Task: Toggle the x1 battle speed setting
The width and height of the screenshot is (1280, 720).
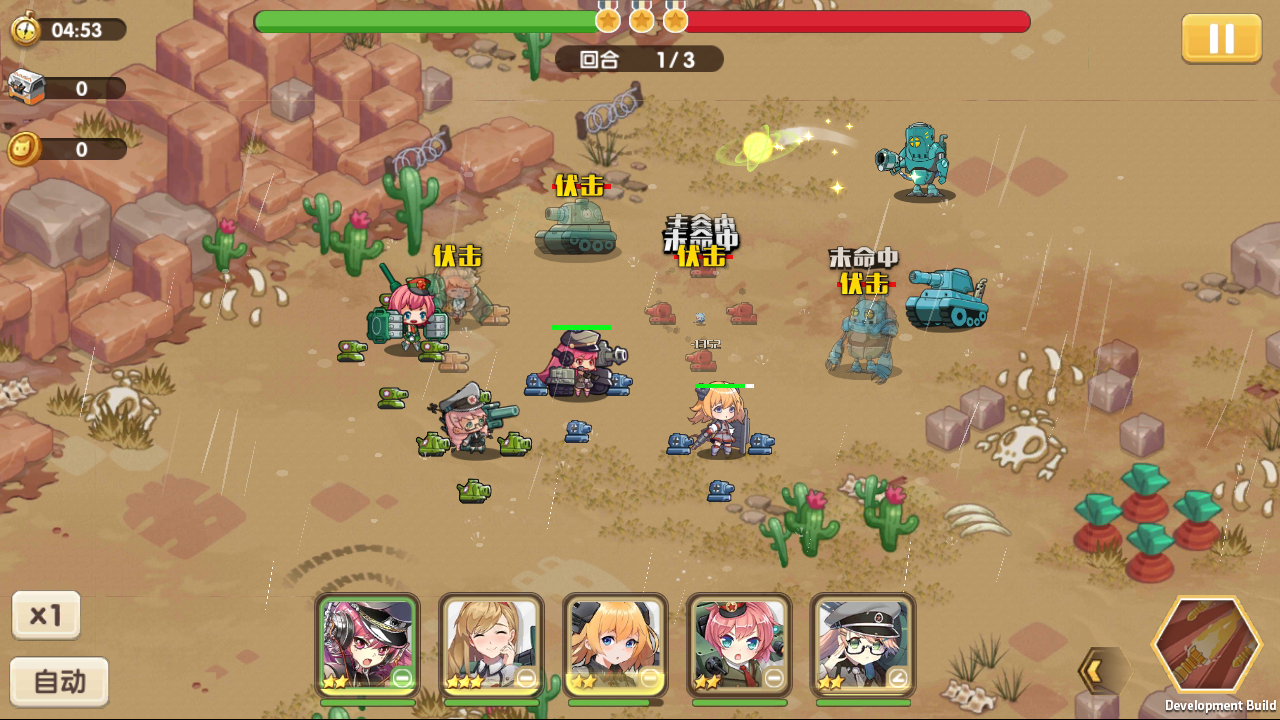Action: tap(45, 615)
